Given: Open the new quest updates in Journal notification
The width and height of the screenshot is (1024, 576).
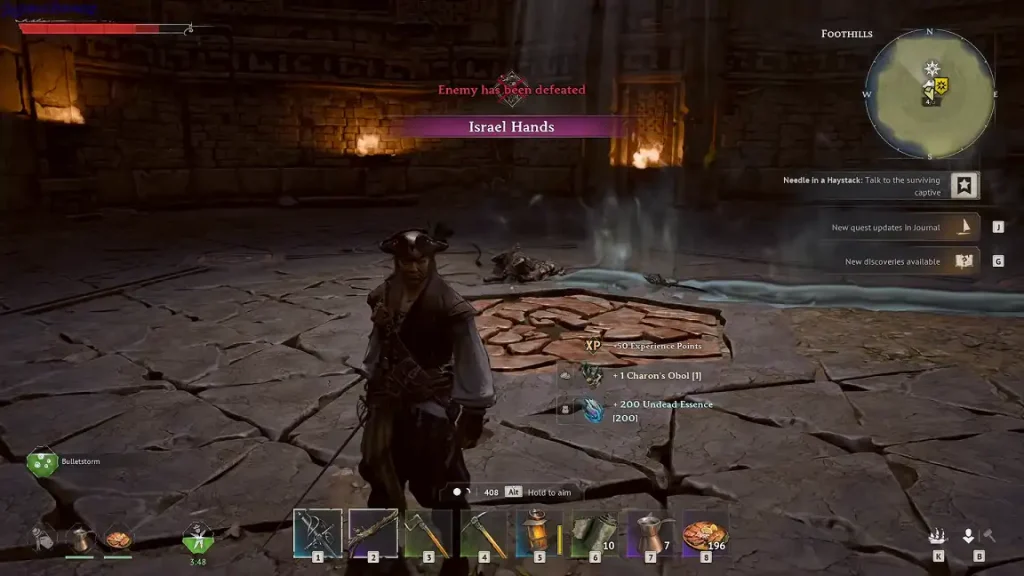Looking at the screenshot, I should click(965, 228).
